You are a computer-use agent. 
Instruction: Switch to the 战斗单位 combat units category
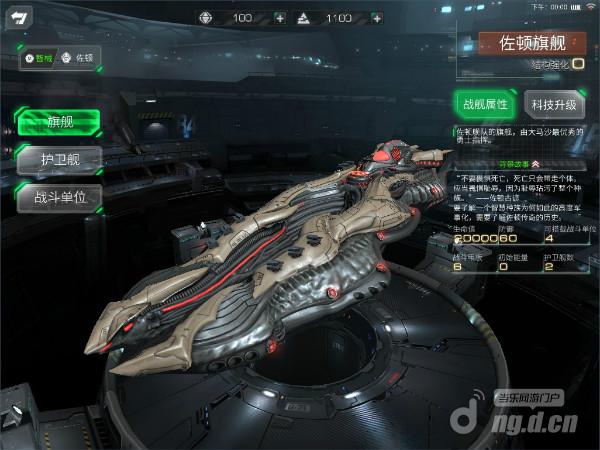point(59,196)
